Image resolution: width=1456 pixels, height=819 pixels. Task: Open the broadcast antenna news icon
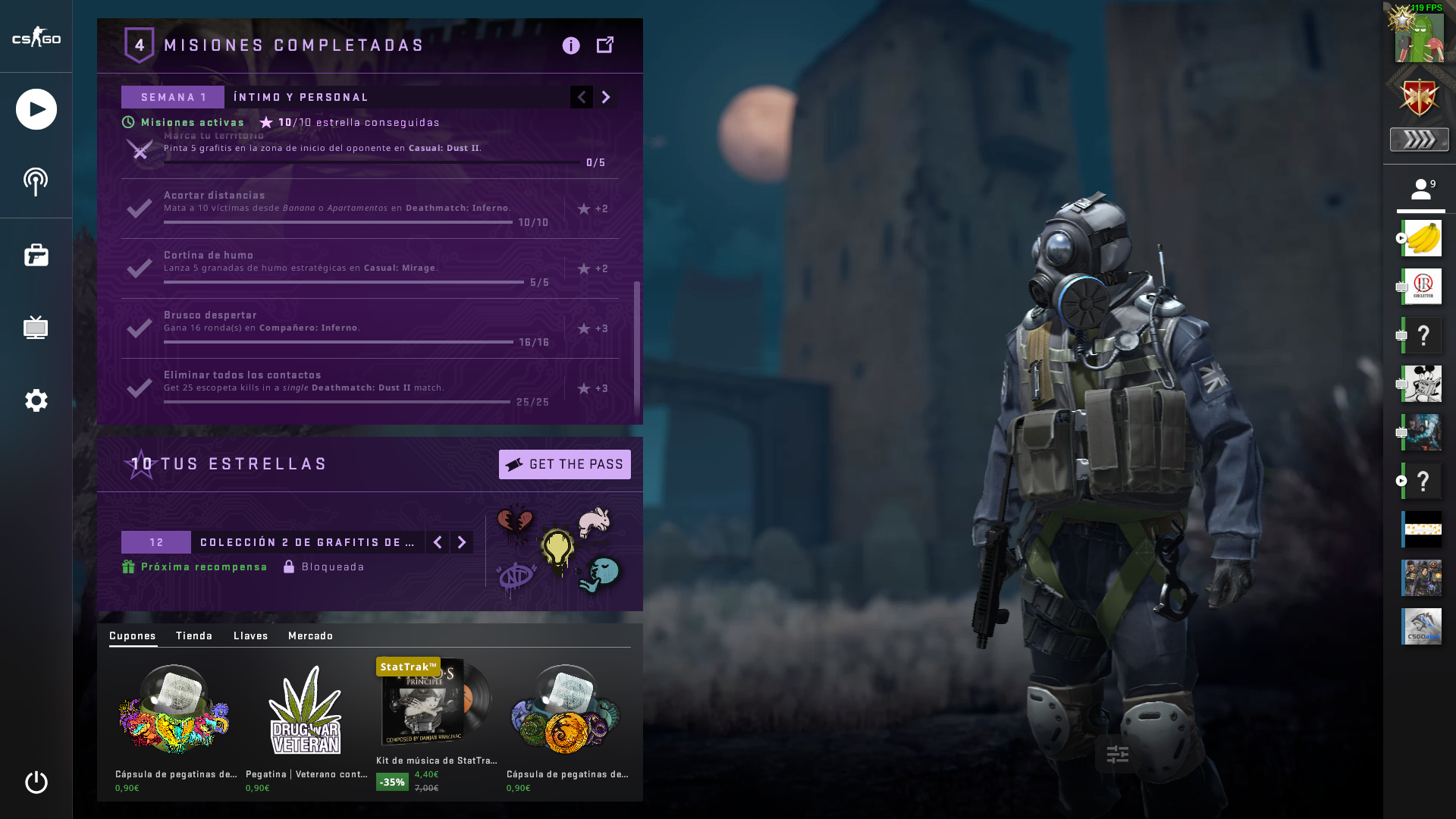[36, 182]
